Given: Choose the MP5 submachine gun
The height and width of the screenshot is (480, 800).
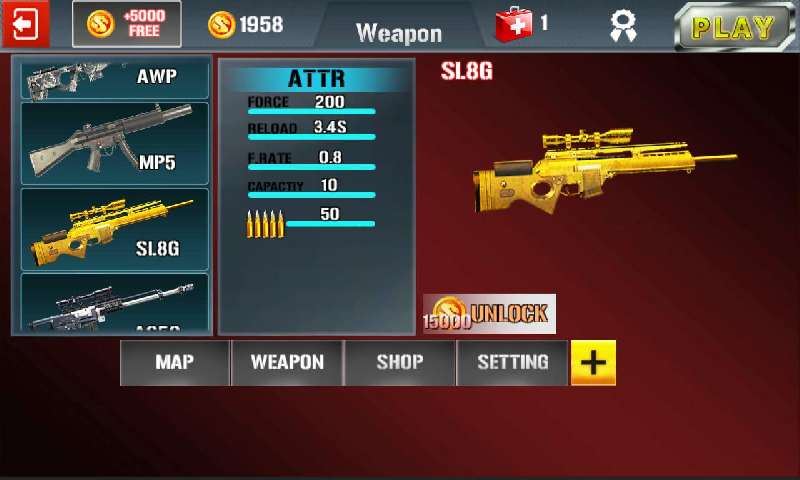Looking at the screenshot, I should (115, 143).
